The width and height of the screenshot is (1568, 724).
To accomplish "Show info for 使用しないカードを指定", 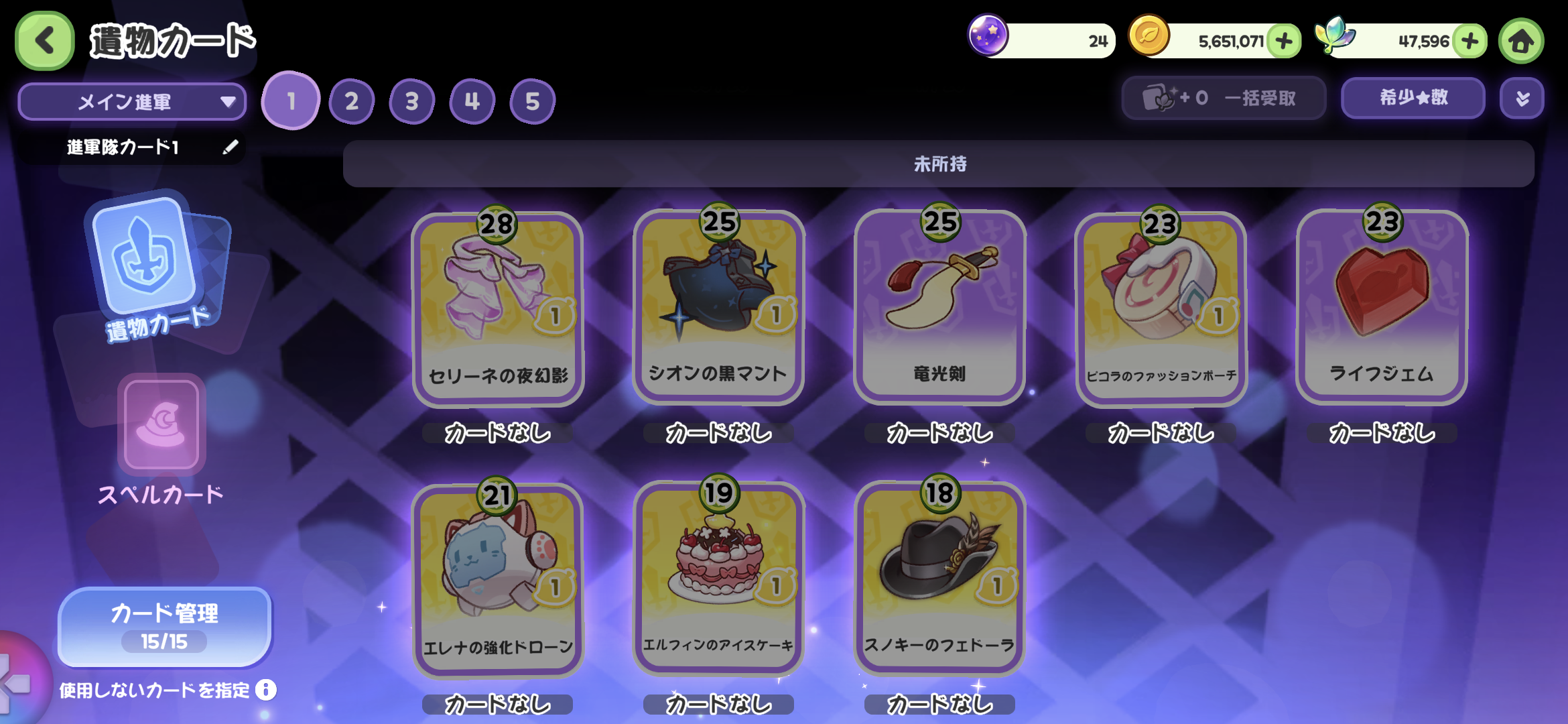I will pos(266,690).
